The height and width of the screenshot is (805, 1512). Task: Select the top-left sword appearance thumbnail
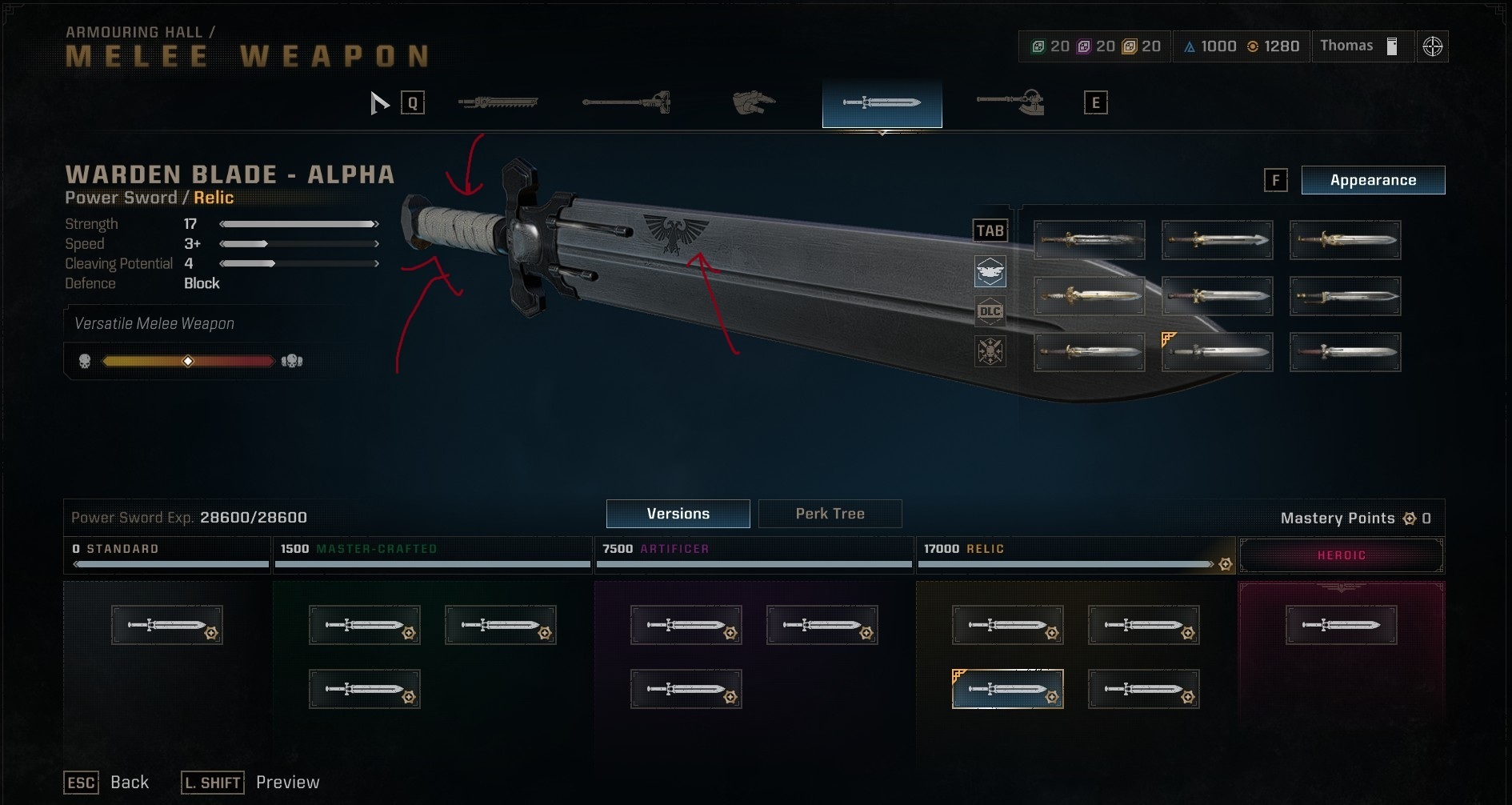coord(1089,240)
